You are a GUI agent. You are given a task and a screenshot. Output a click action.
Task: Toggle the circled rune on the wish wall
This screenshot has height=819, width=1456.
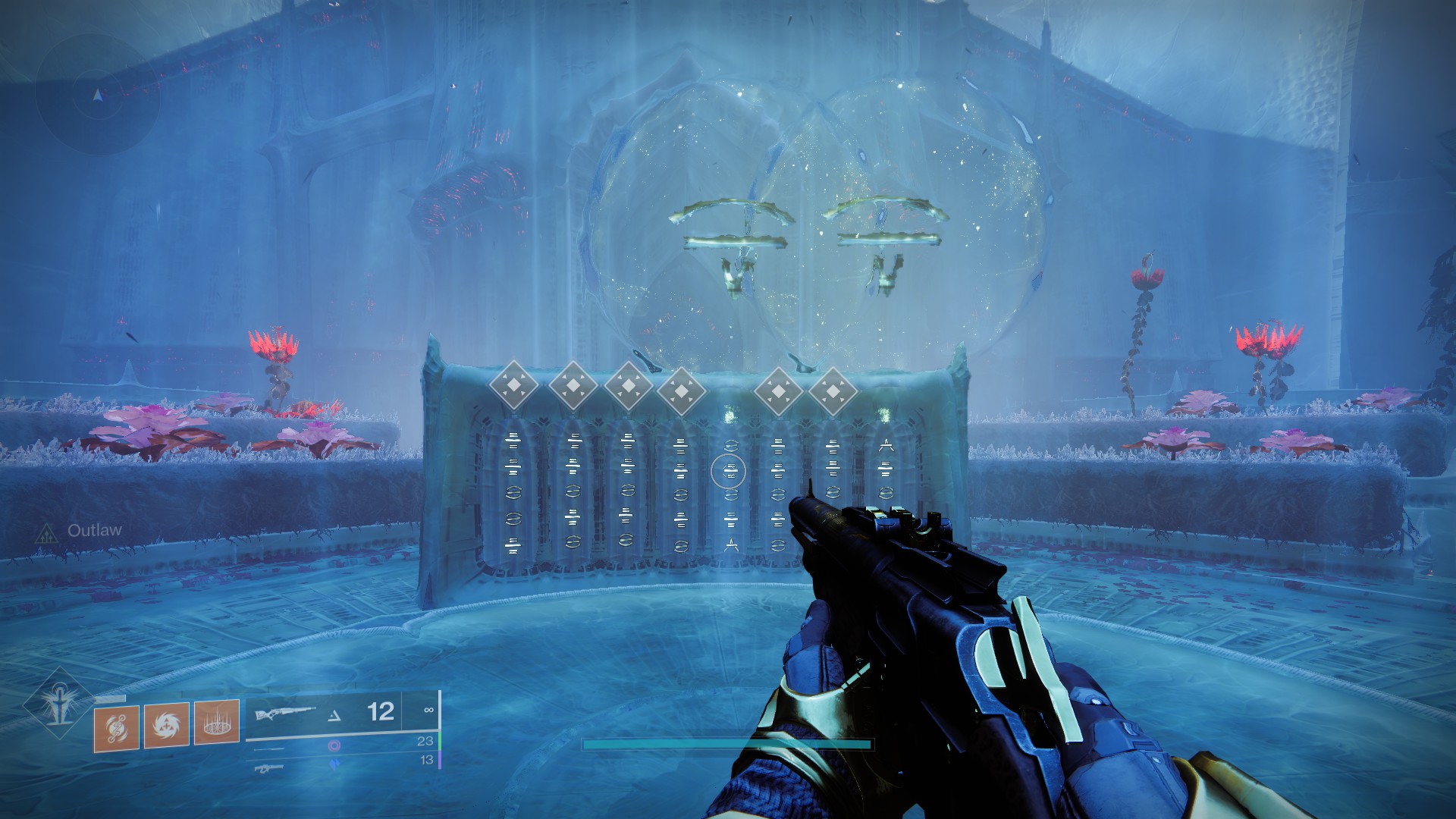click(729, 471)
